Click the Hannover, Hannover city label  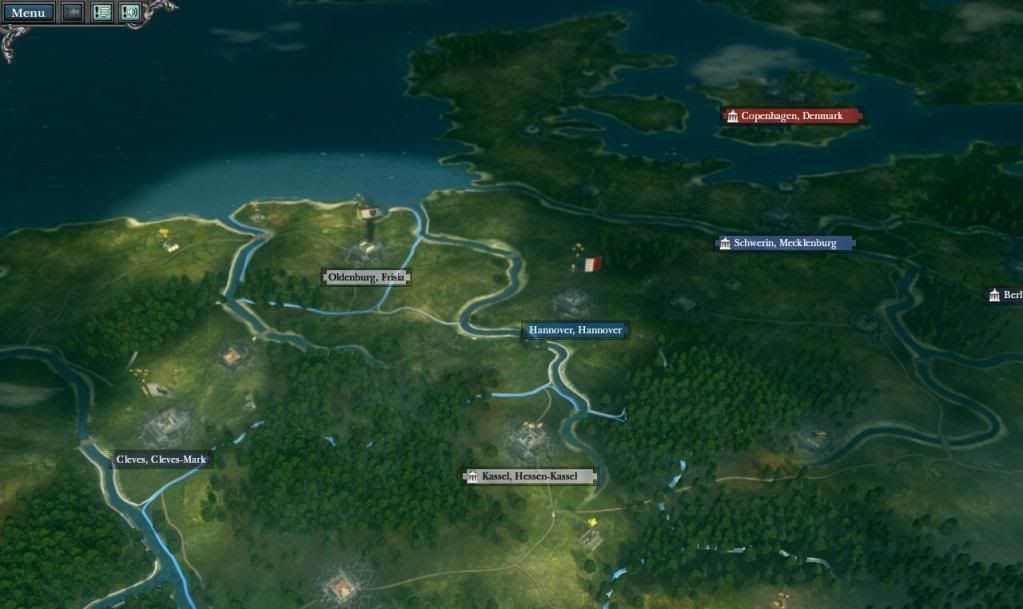click(575, 331)
